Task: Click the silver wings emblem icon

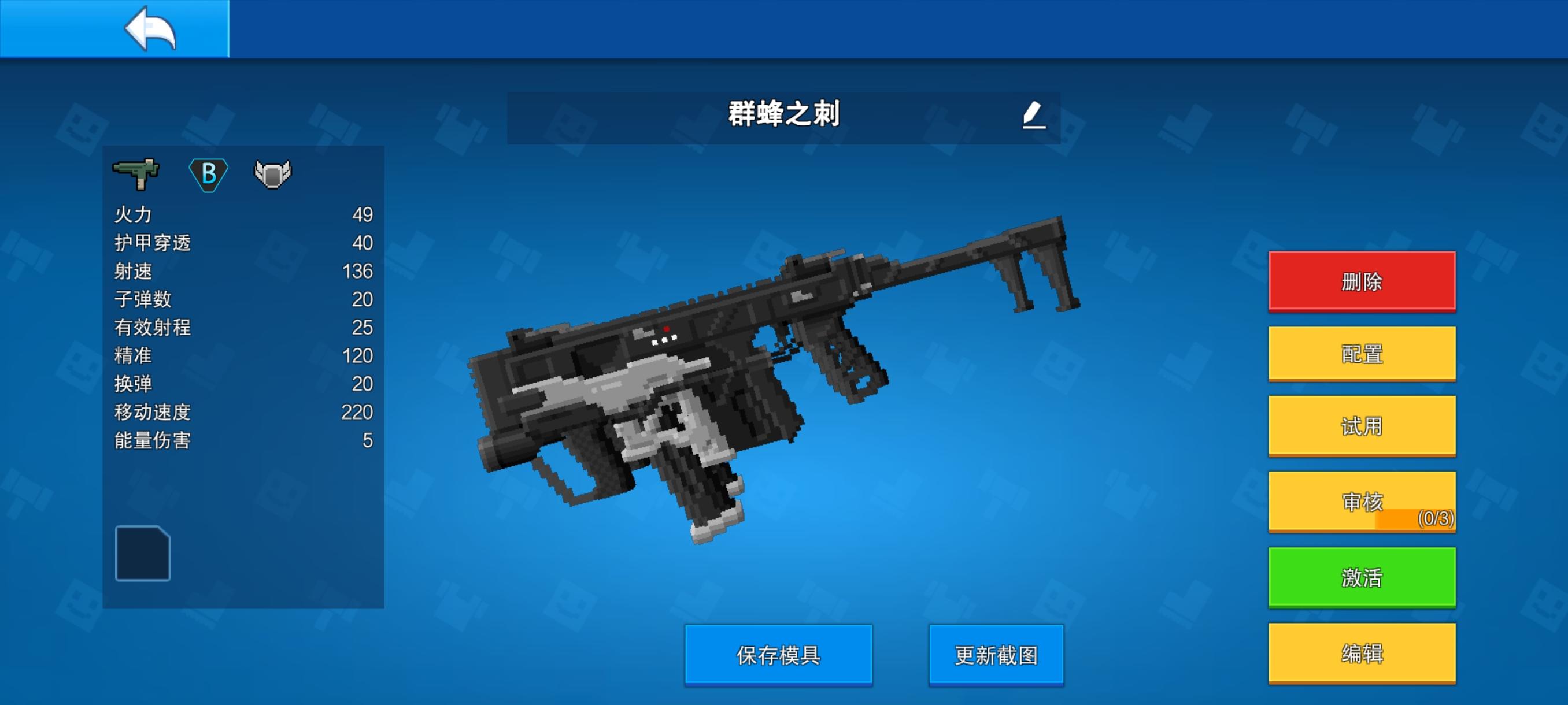Action: (x=275, y=175)
